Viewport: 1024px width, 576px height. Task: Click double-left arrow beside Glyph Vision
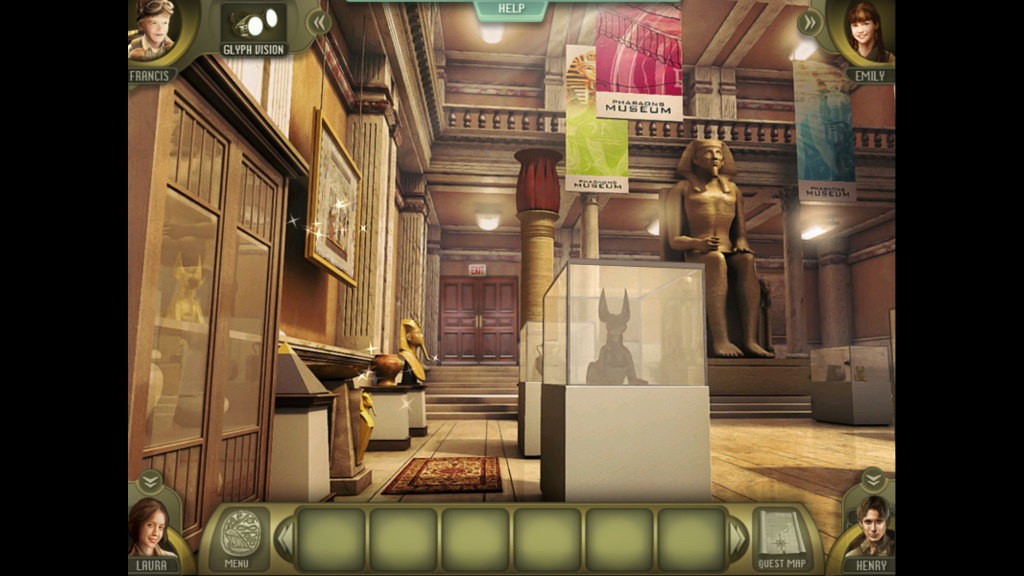pyautogui.click(x=318, y=22)
